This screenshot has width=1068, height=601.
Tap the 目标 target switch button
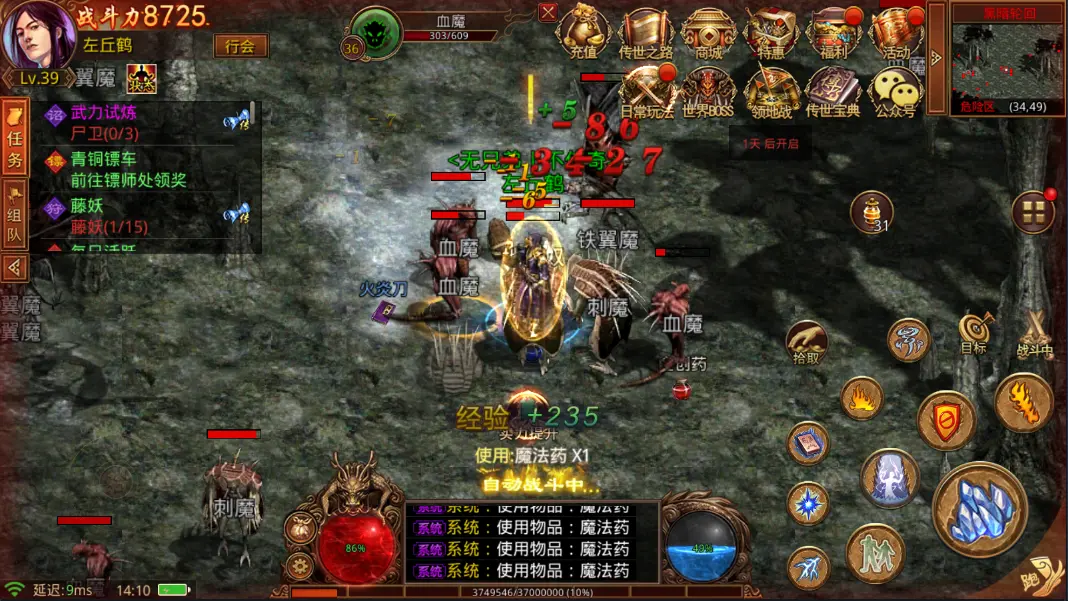[x=973, y=332]
